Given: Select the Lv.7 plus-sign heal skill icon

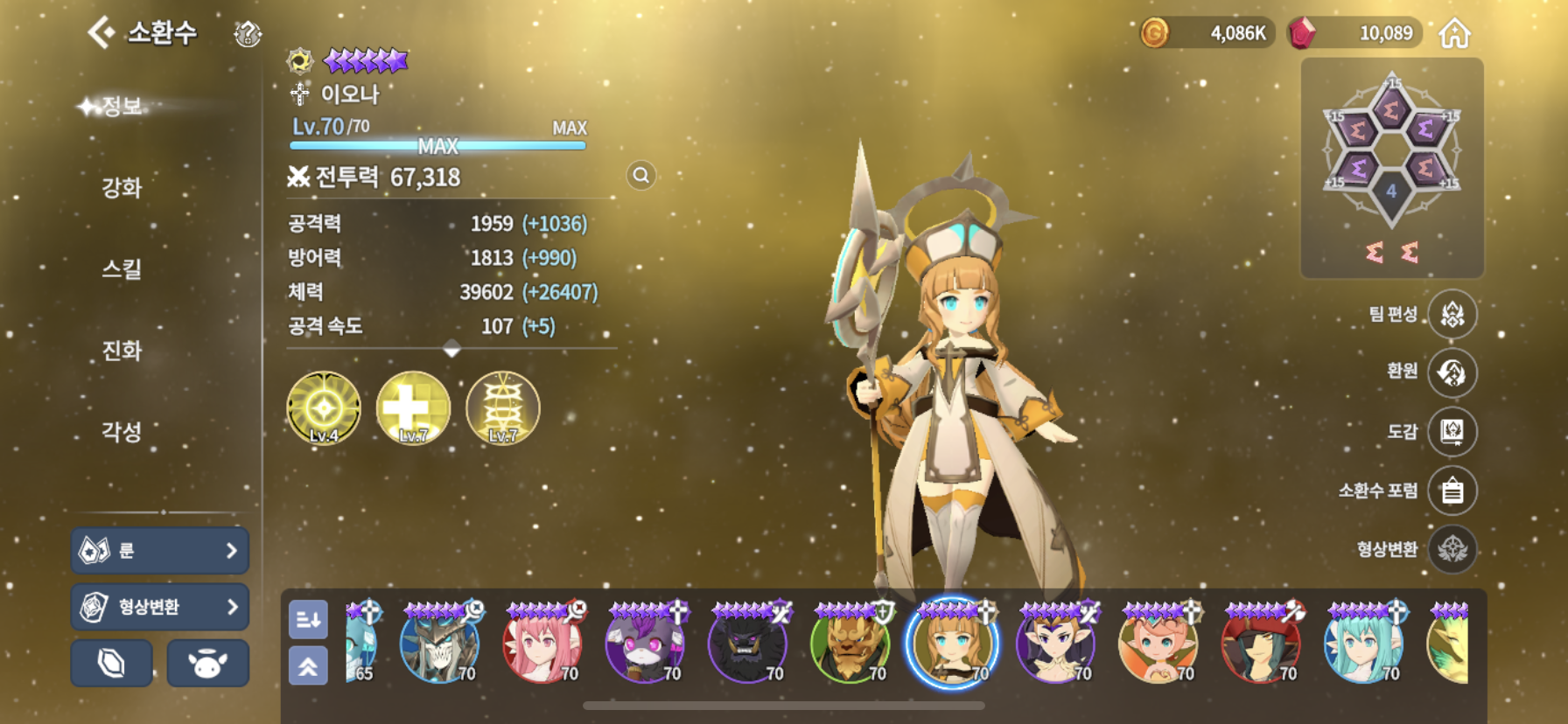Looking at the screenshot, I should (x=413, y=408).
